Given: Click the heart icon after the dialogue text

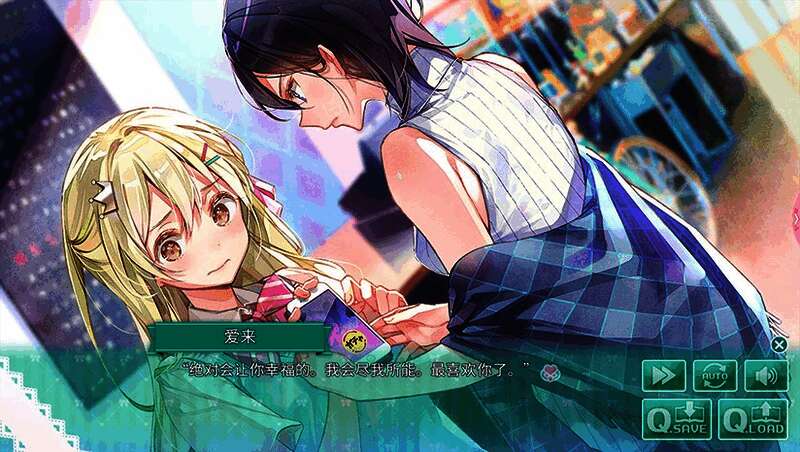Looking at the screenshot, I should coord(549,373).
